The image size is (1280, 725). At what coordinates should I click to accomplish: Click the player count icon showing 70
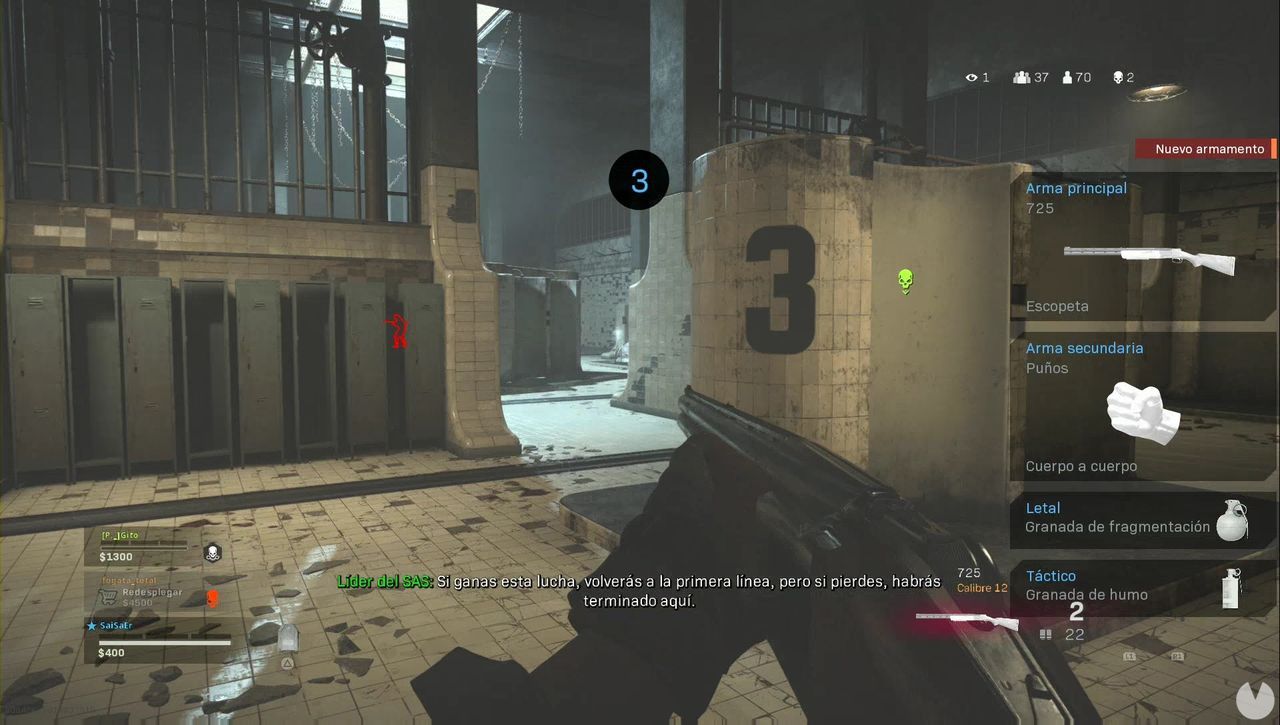(x=1067, y=77)
